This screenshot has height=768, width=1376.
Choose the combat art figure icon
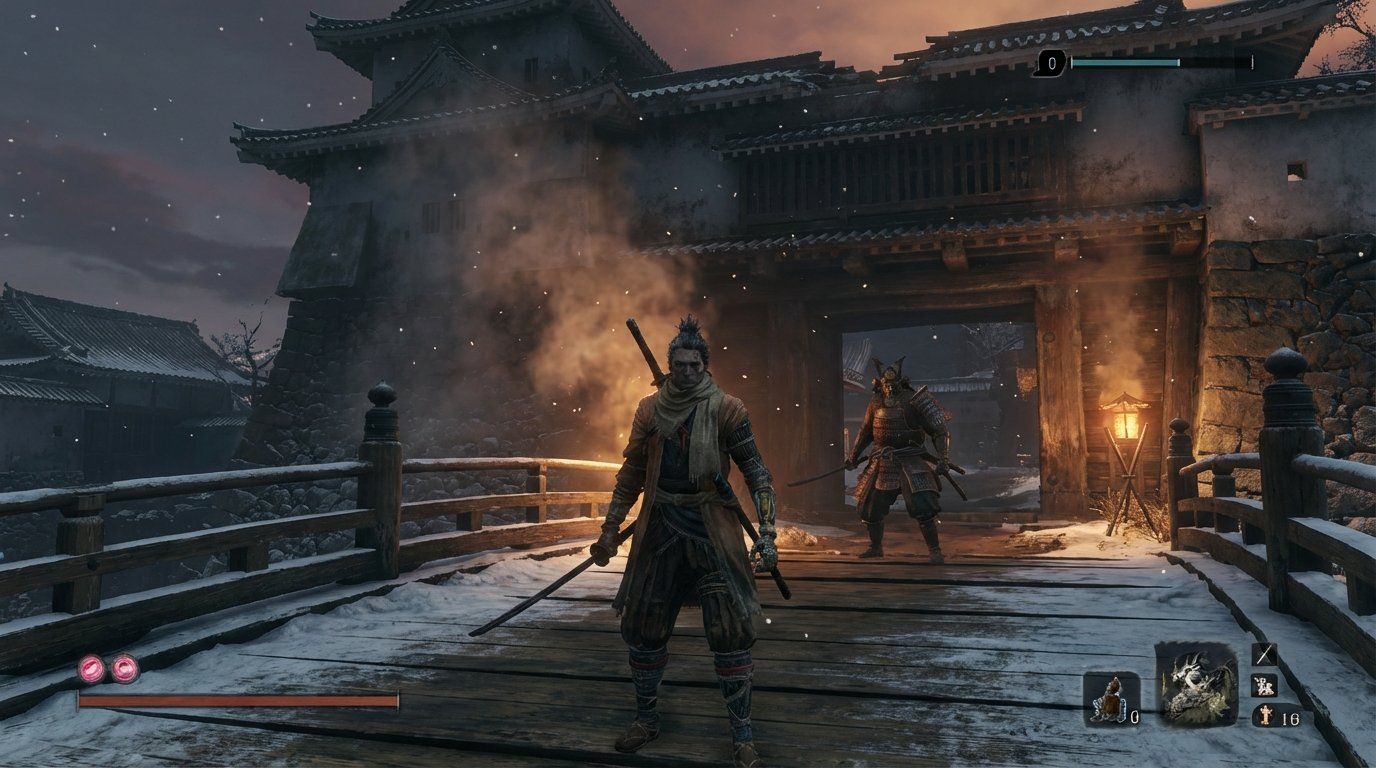[1265, 686]
